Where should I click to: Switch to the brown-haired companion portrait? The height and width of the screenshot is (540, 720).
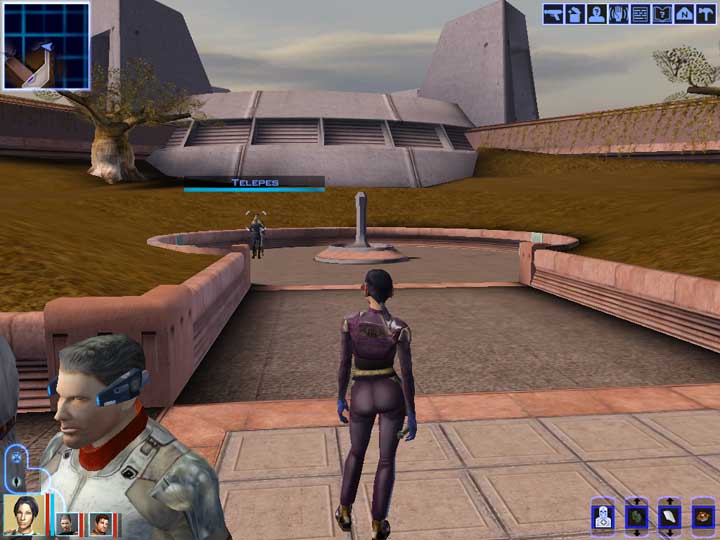[x=100, y=524]
